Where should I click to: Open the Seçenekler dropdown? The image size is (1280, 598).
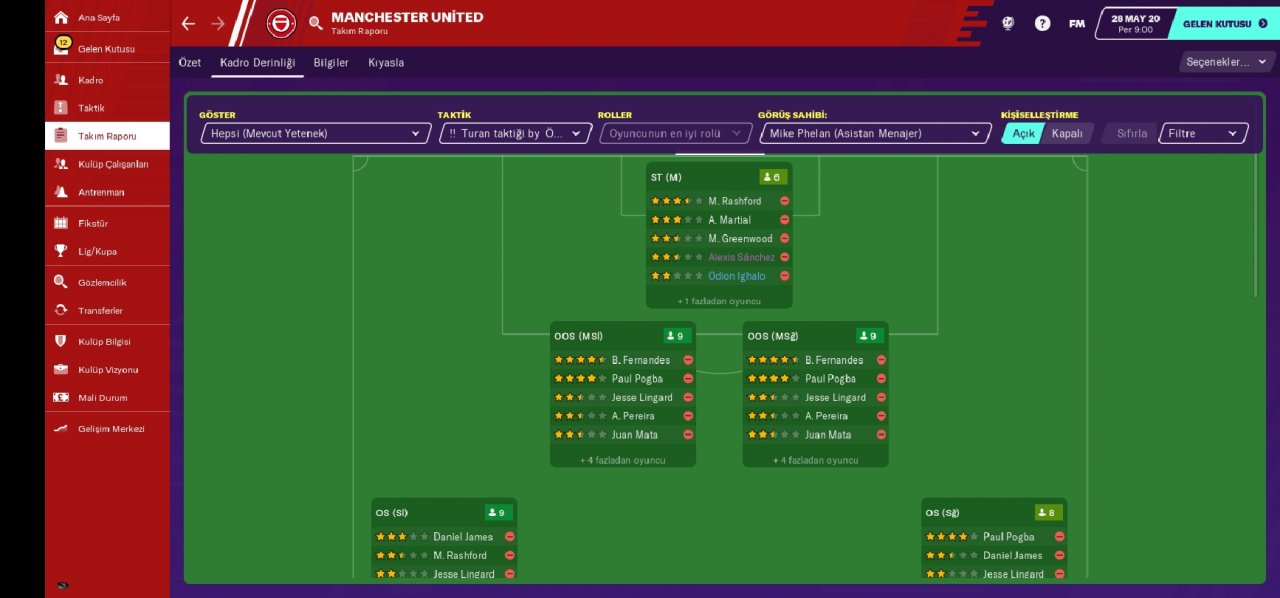pyautogui.click(x=1226, y=62)
